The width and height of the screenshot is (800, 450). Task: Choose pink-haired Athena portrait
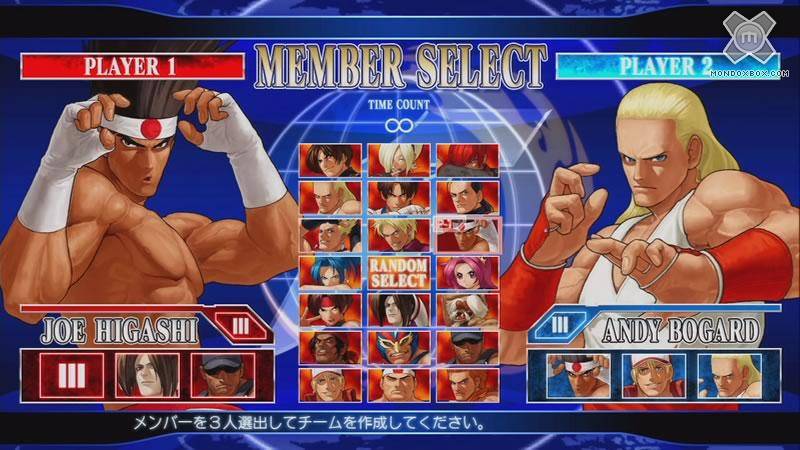464,271
